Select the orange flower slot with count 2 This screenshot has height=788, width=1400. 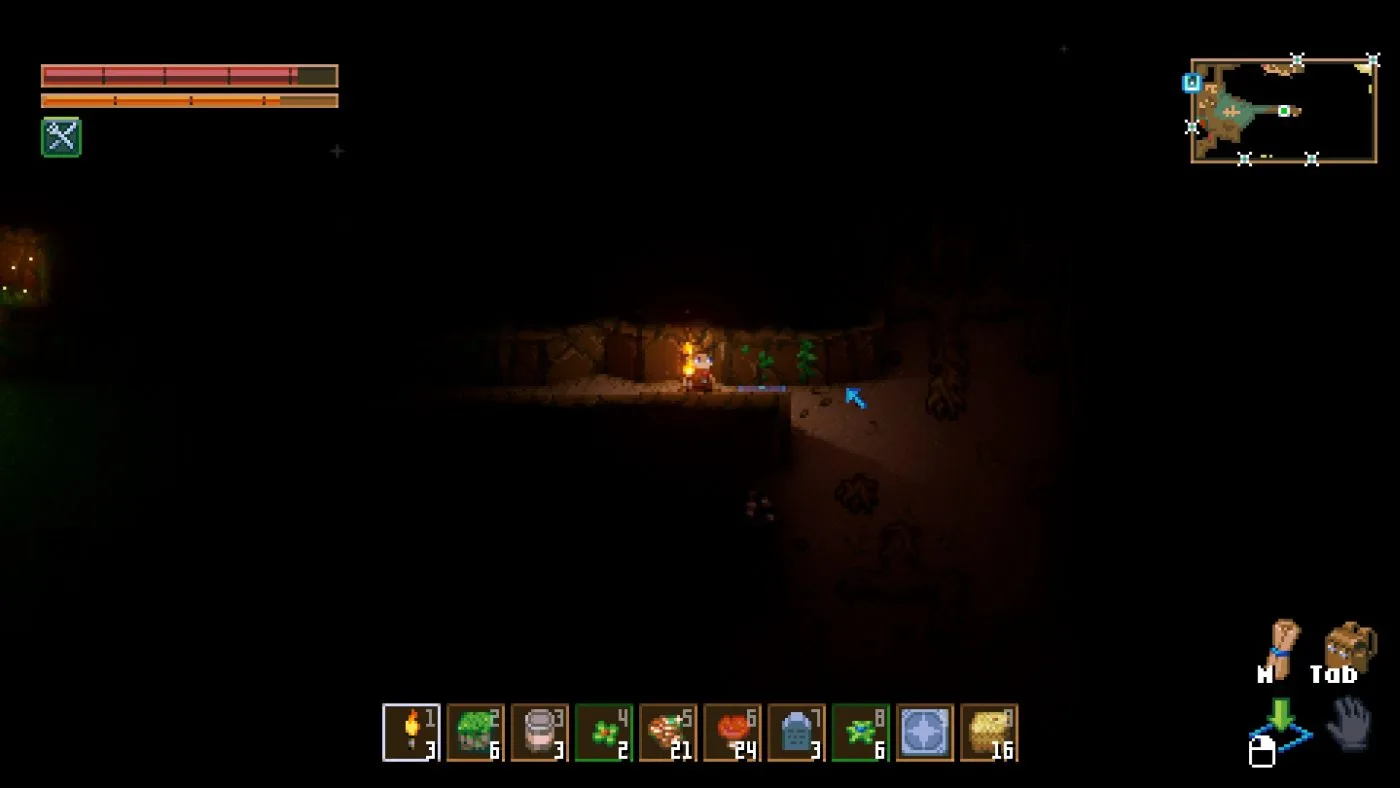pyautogui.click(x=604, y=732)
